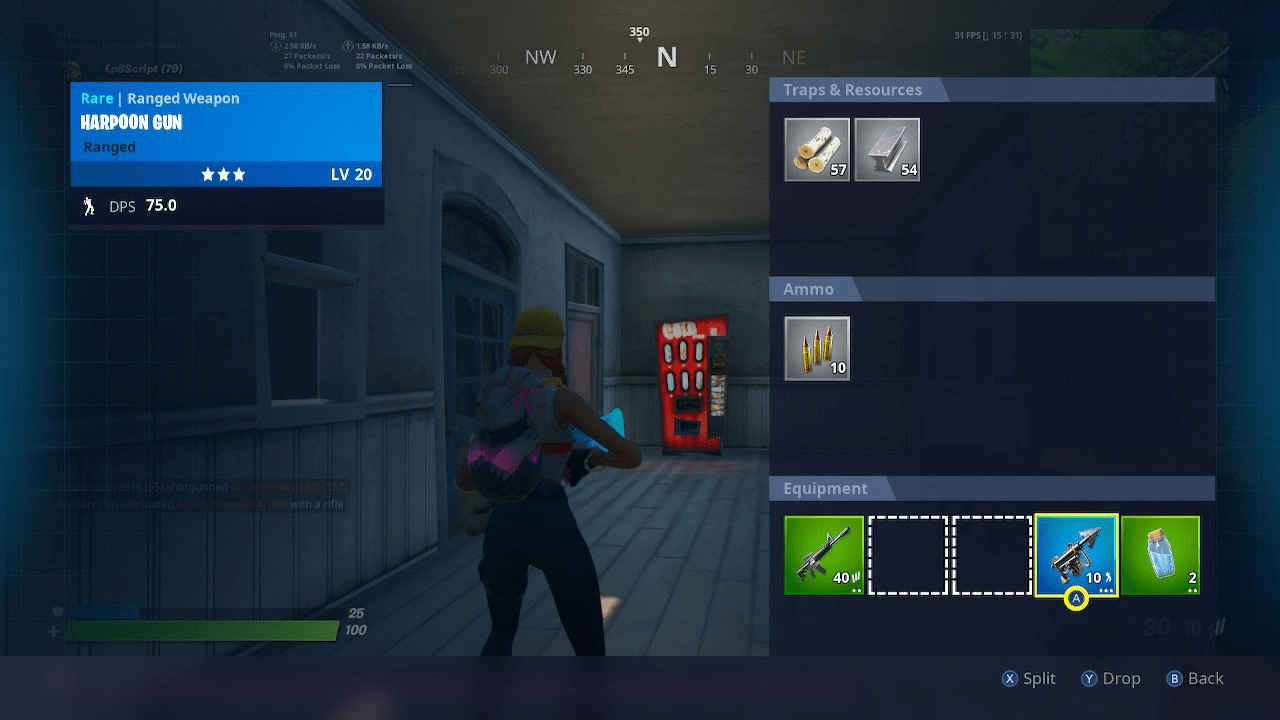Select the wood stack of 57
Image resolution: width=1280 pixels, height=720 pixels.
click(x=816, y=149)
